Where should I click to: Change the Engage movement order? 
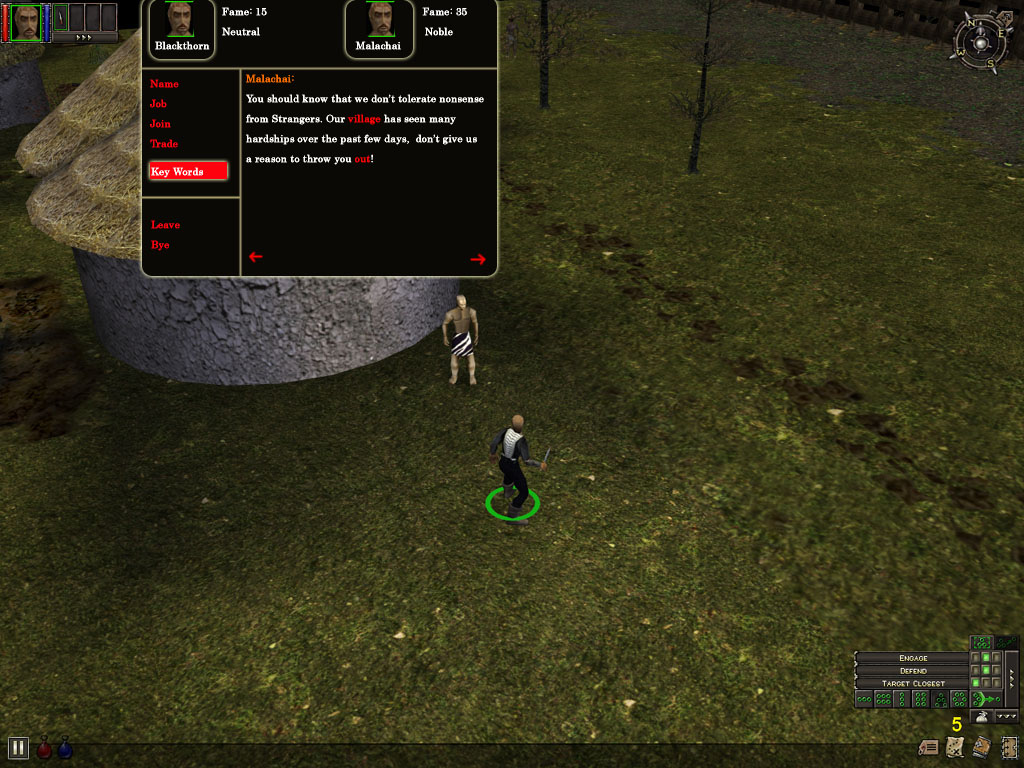coord(913,658)
